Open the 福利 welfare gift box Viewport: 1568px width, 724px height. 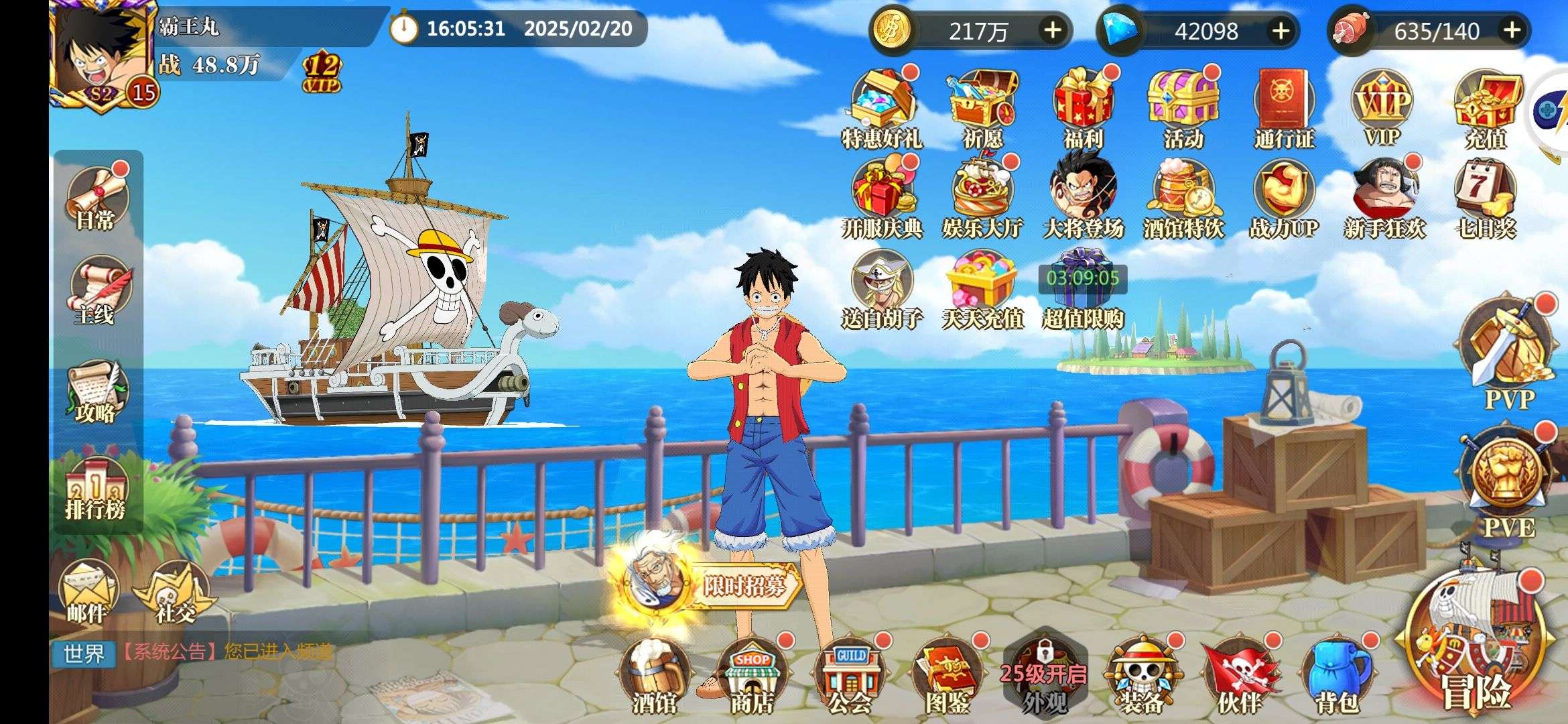point(1083,107)
